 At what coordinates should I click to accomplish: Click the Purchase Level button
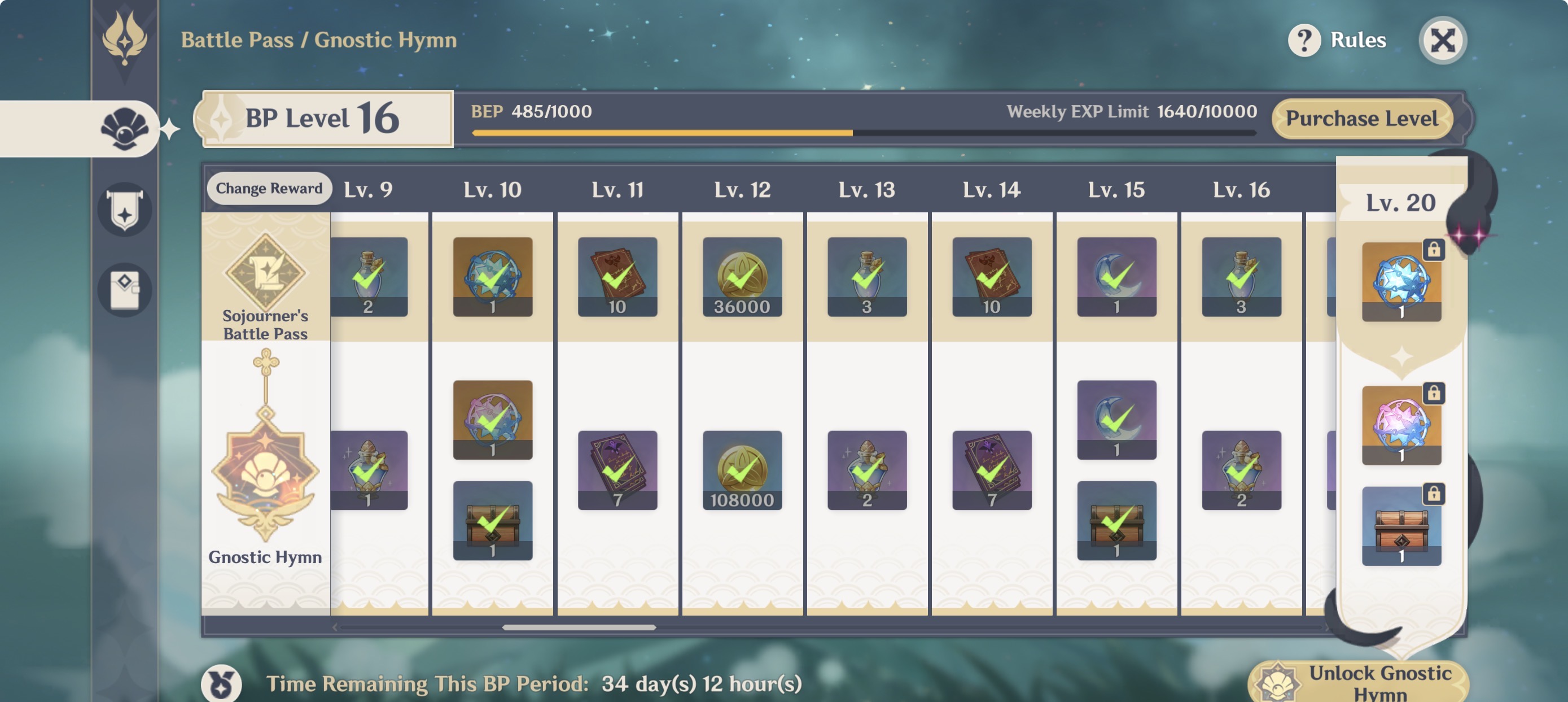tap(1361, 118)
